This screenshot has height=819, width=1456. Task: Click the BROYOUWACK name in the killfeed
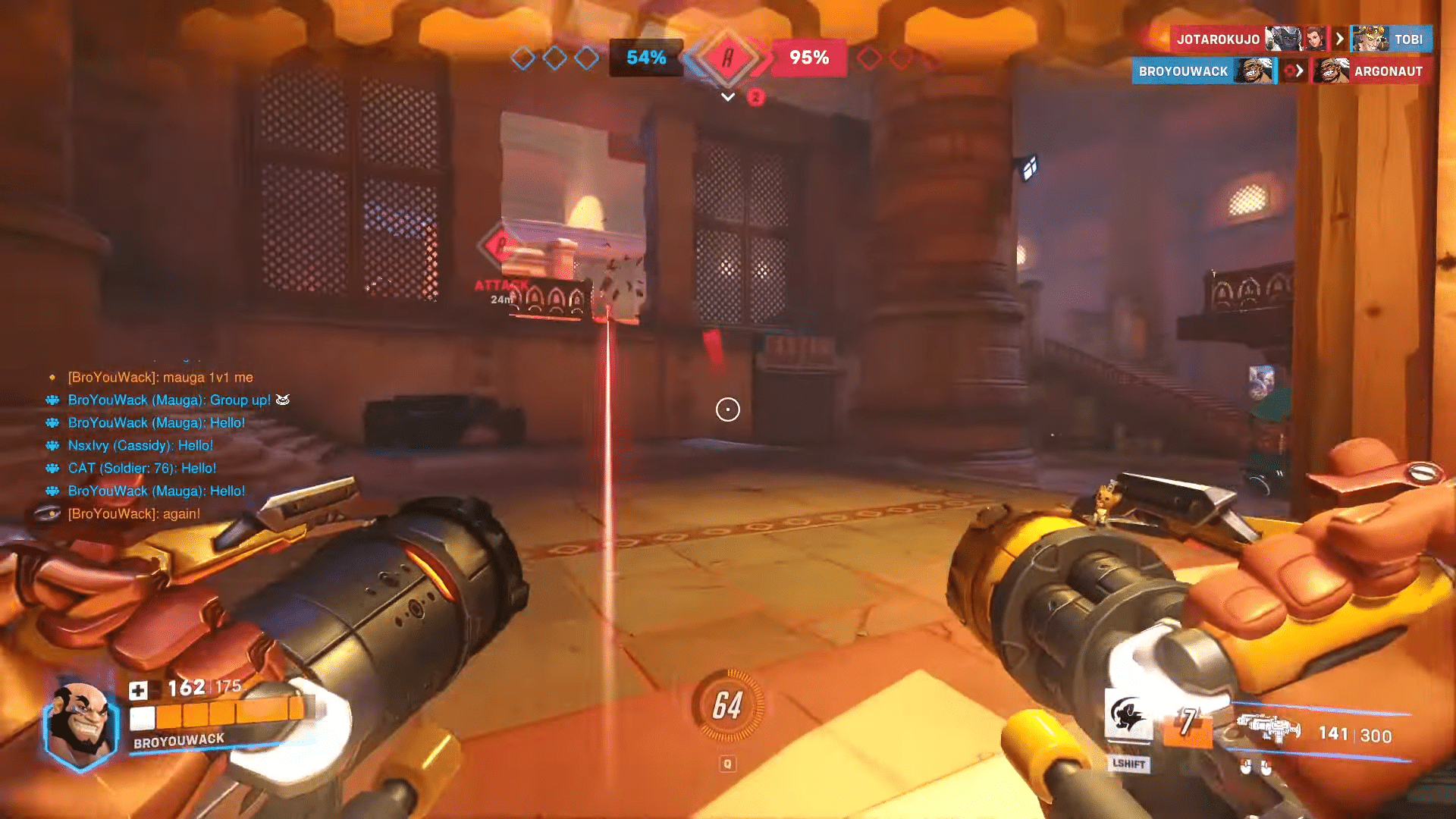[1185, 71]
